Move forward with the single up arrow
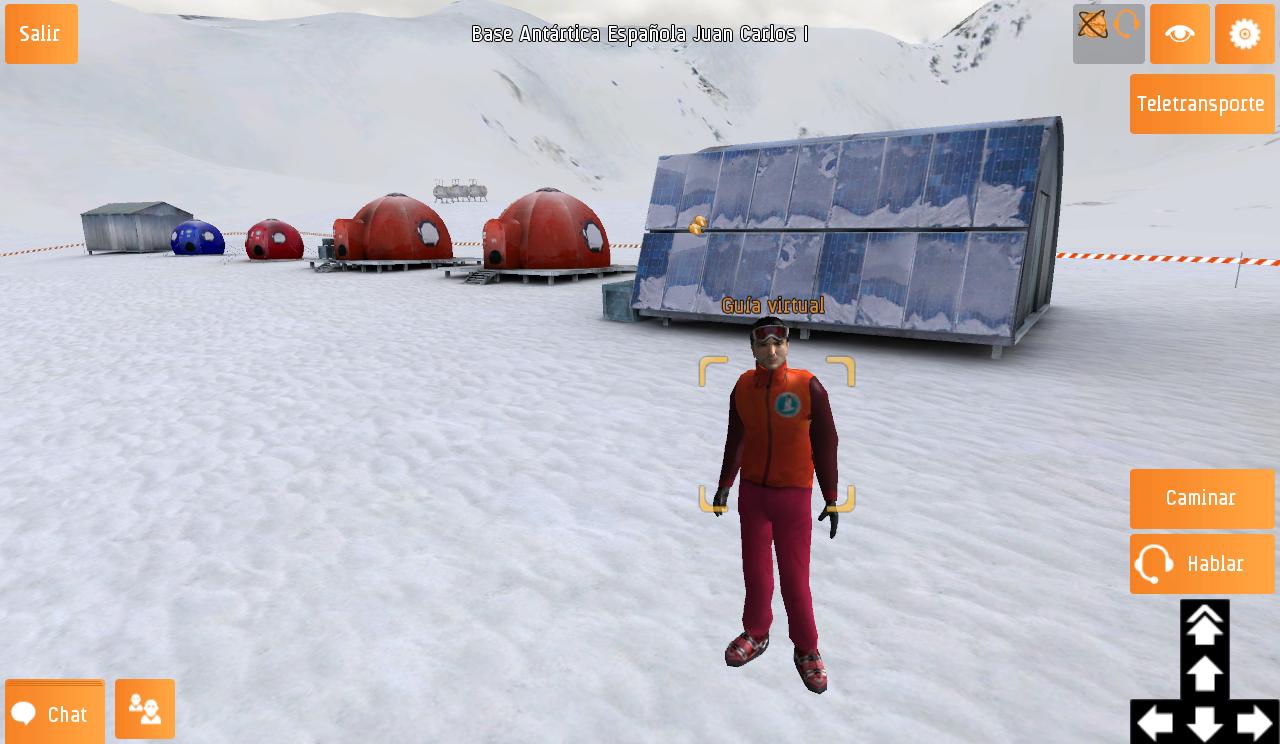This screenshot has height=744, width=1280. click(1204, 673)
